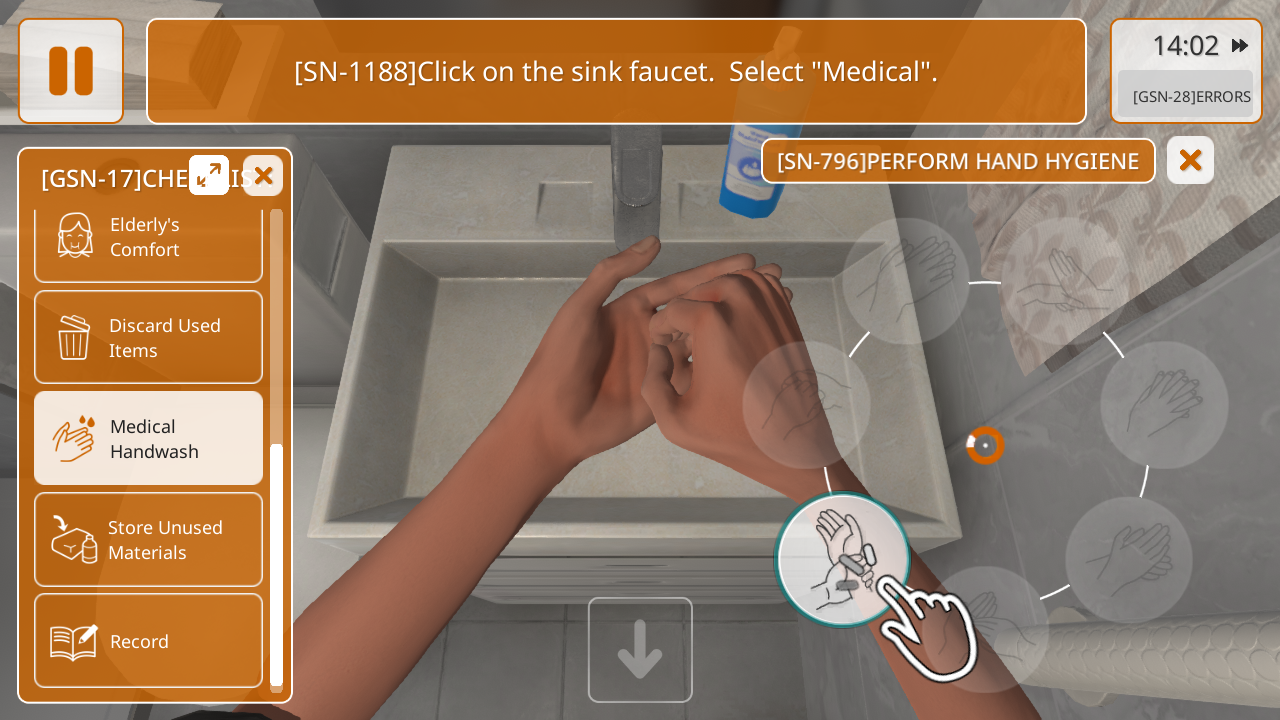Open the errors panel under the timer
1280x720 pixels.
[1186, 96]
